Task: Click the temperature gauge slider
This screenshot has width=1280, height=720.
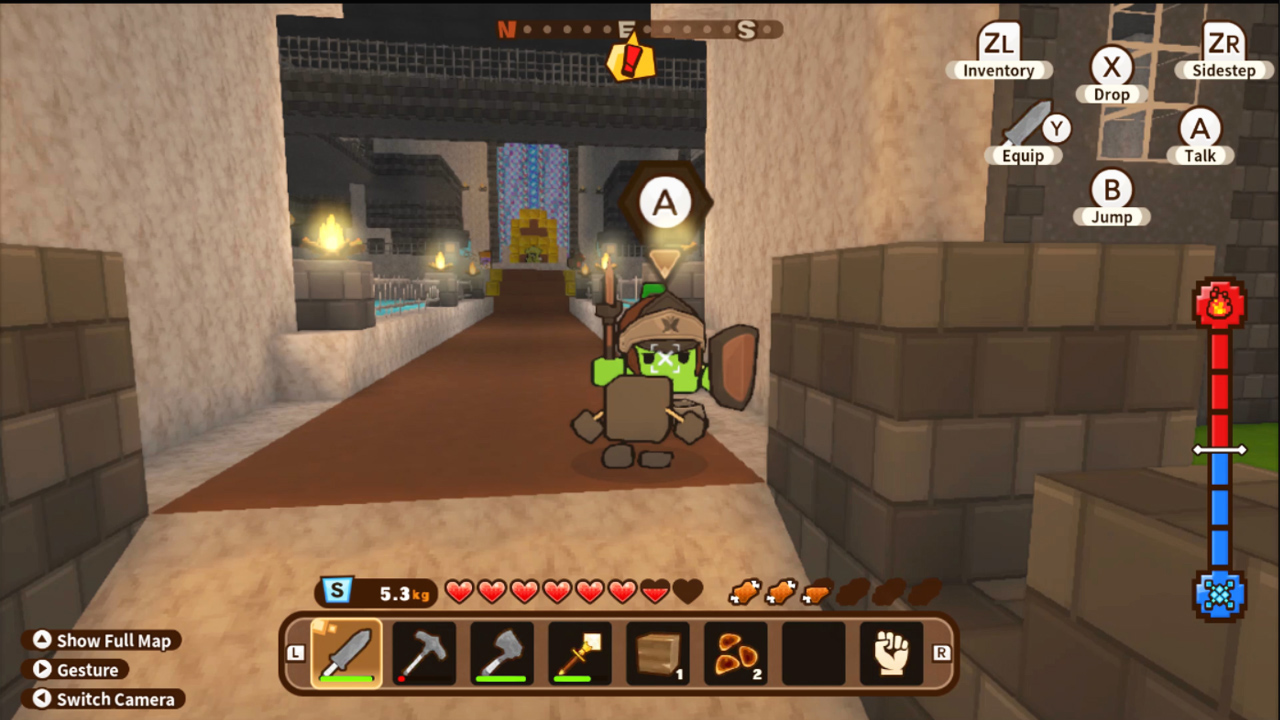Action: (x=1221, y=450)
